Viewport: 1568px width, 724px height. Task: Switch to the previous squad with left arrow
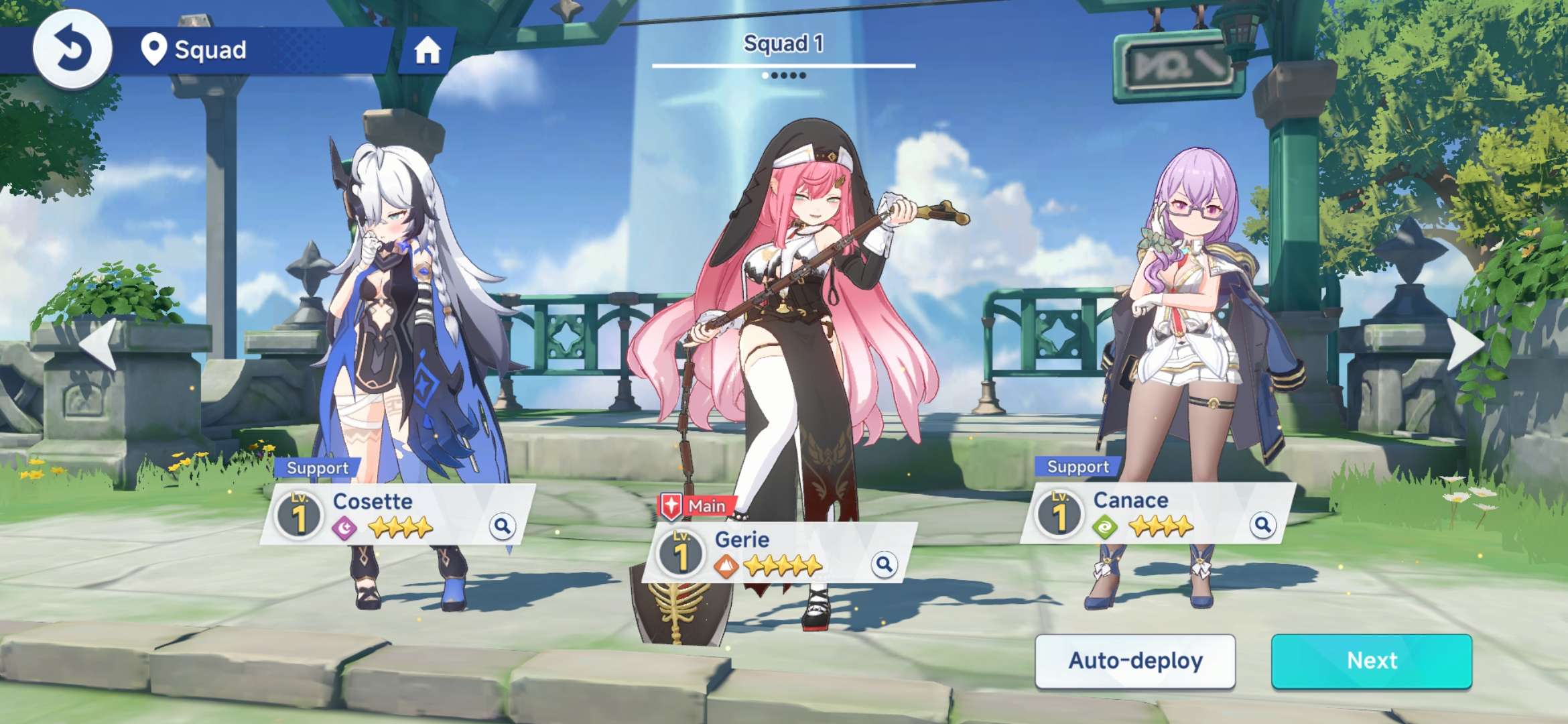(x=99, y=344)
